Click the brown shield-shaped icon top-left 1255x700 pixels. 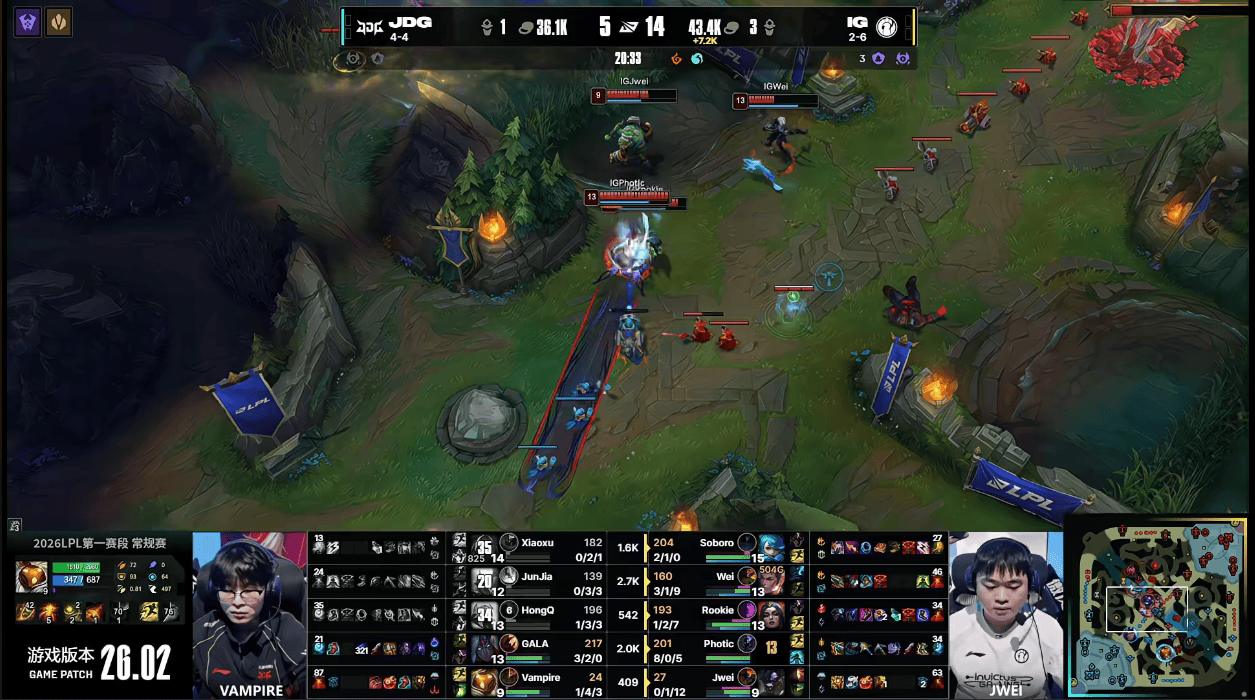[58, 22]
